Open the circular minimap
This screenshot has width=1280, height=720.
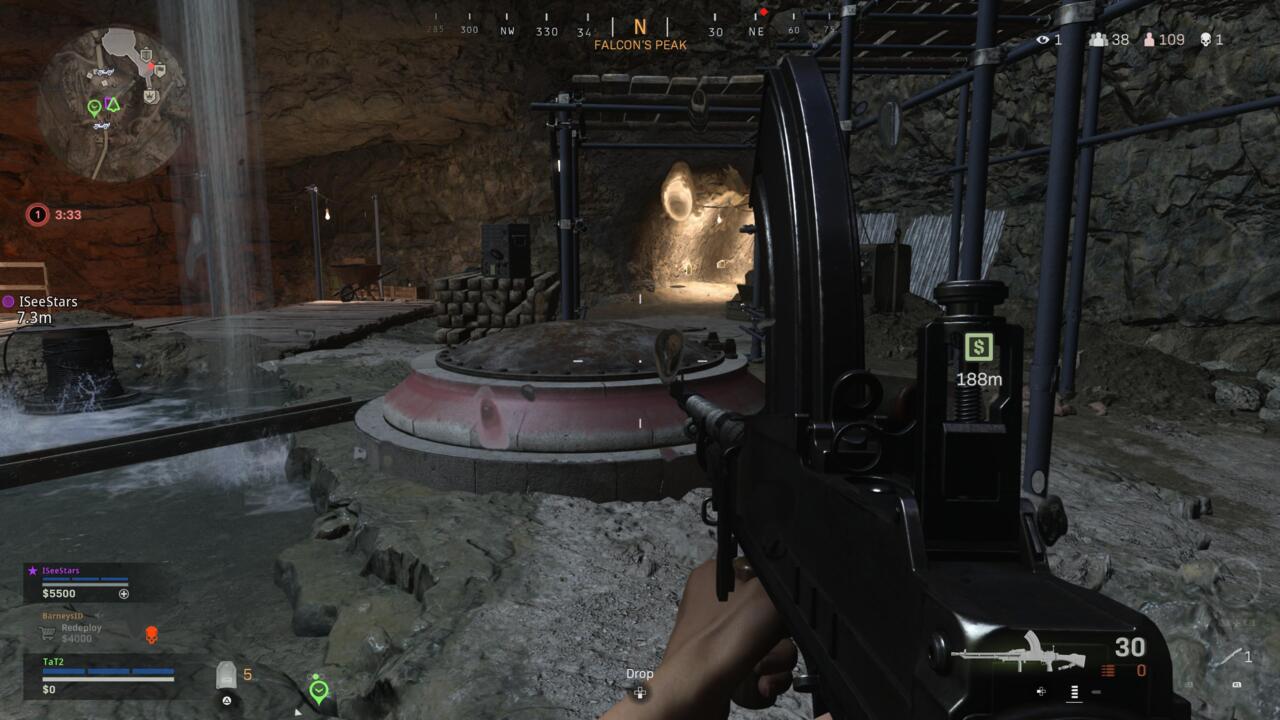pos(112,103)
